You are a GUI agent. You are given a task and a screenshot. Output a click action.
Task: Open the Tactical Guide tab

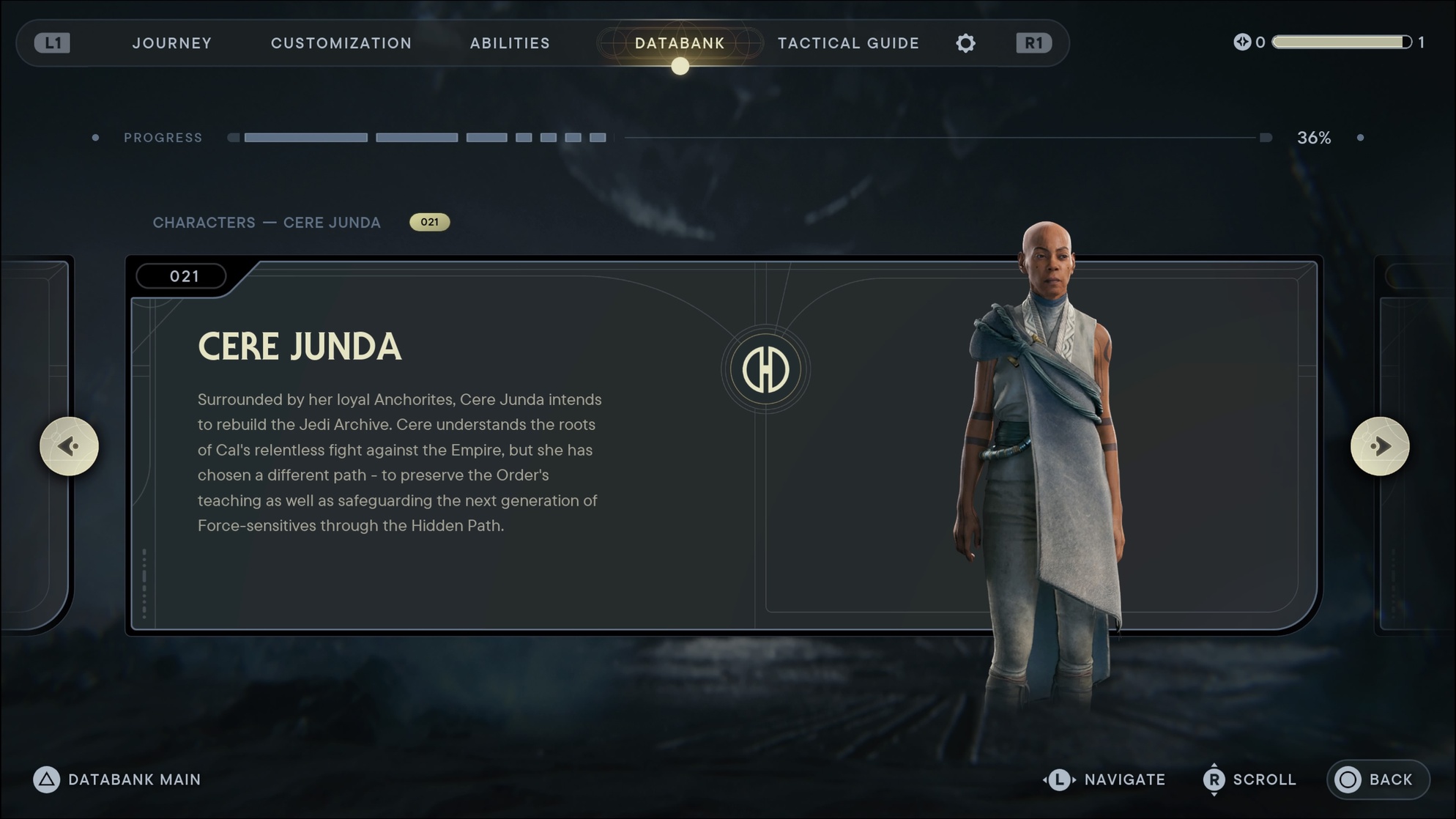848,43
